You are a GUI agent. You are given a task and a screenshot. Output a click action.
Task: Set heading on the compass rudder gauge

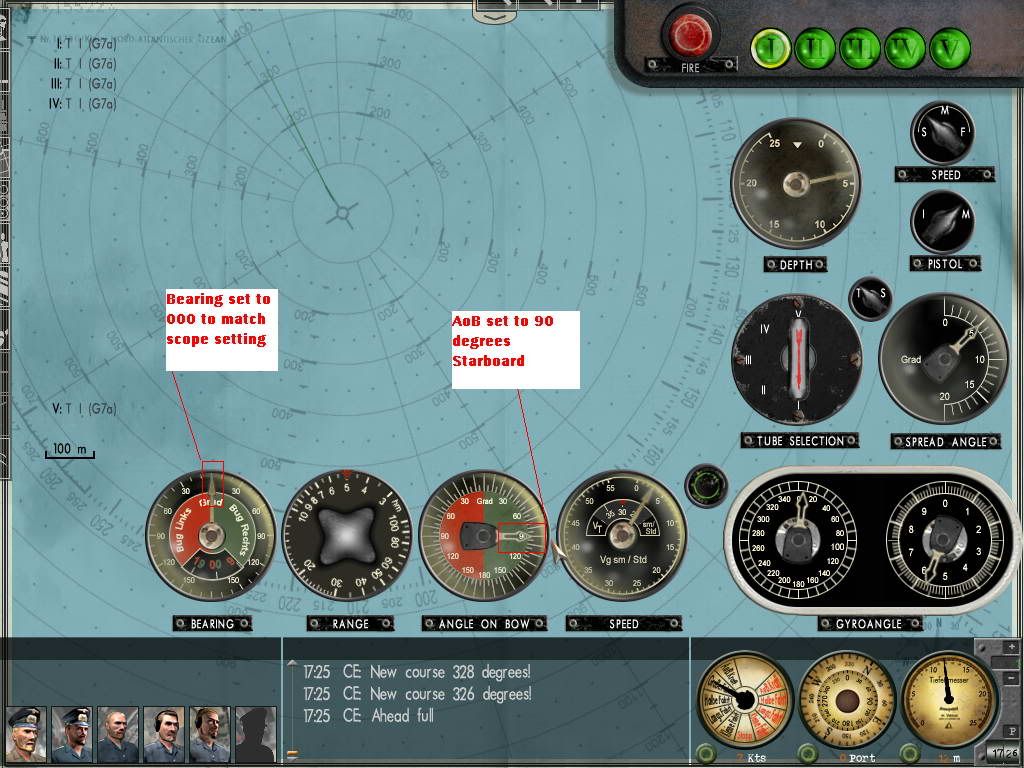pos(848,698)
